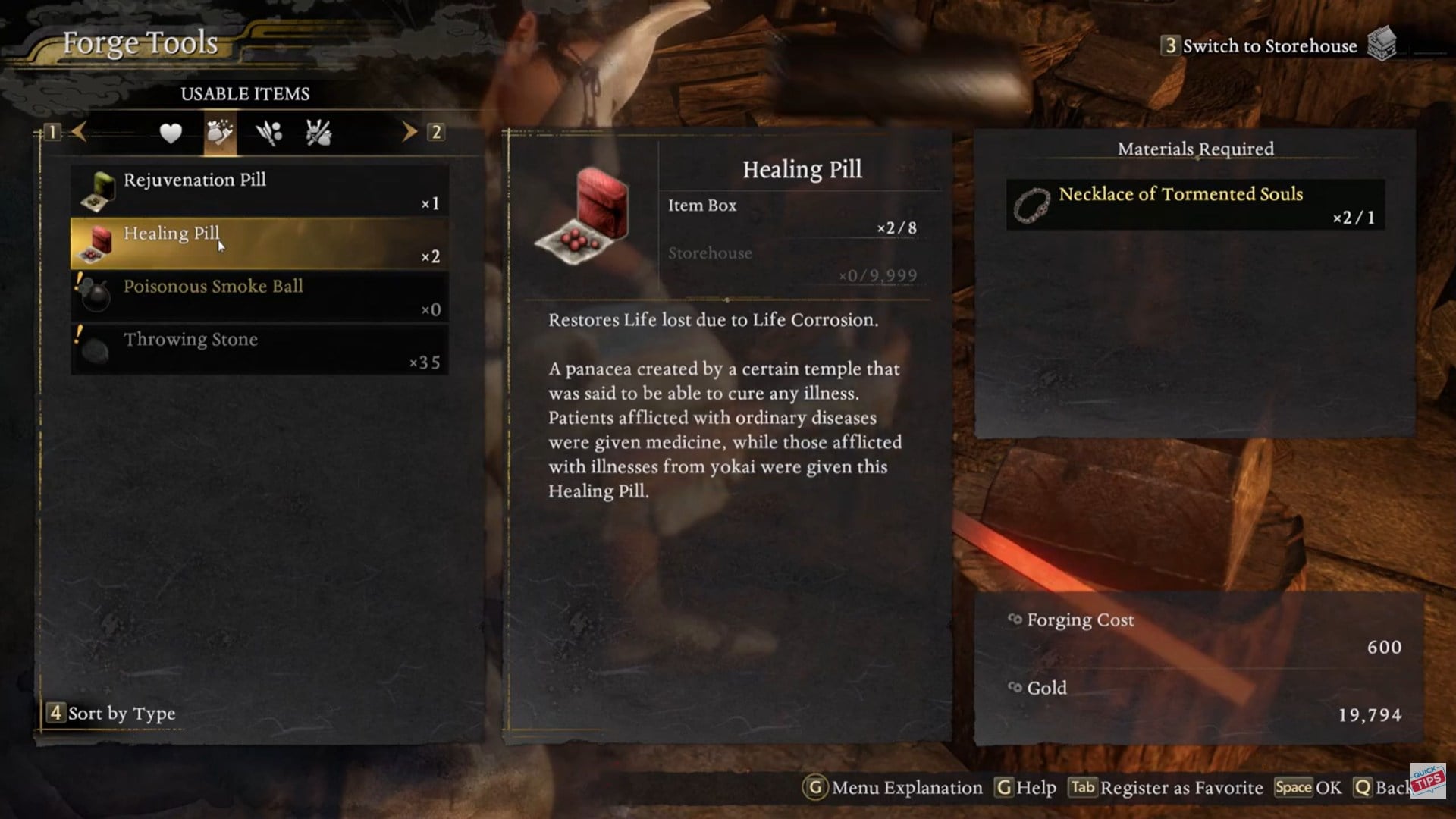Select the Poisonous Smoke Ball bomb icon

[96, 296]
